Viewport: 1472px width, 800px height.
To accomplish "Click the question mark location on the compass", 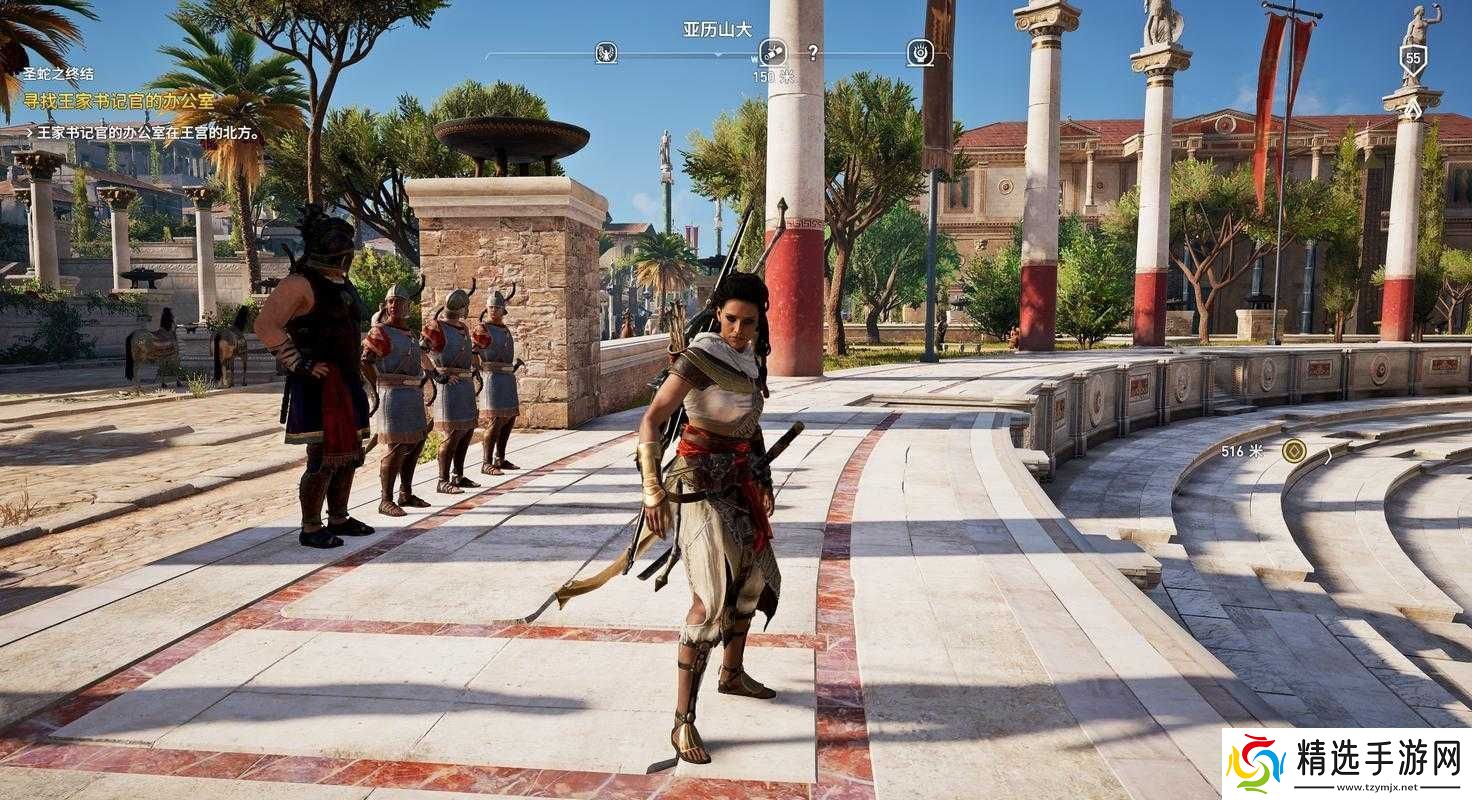I will (813, 52).
